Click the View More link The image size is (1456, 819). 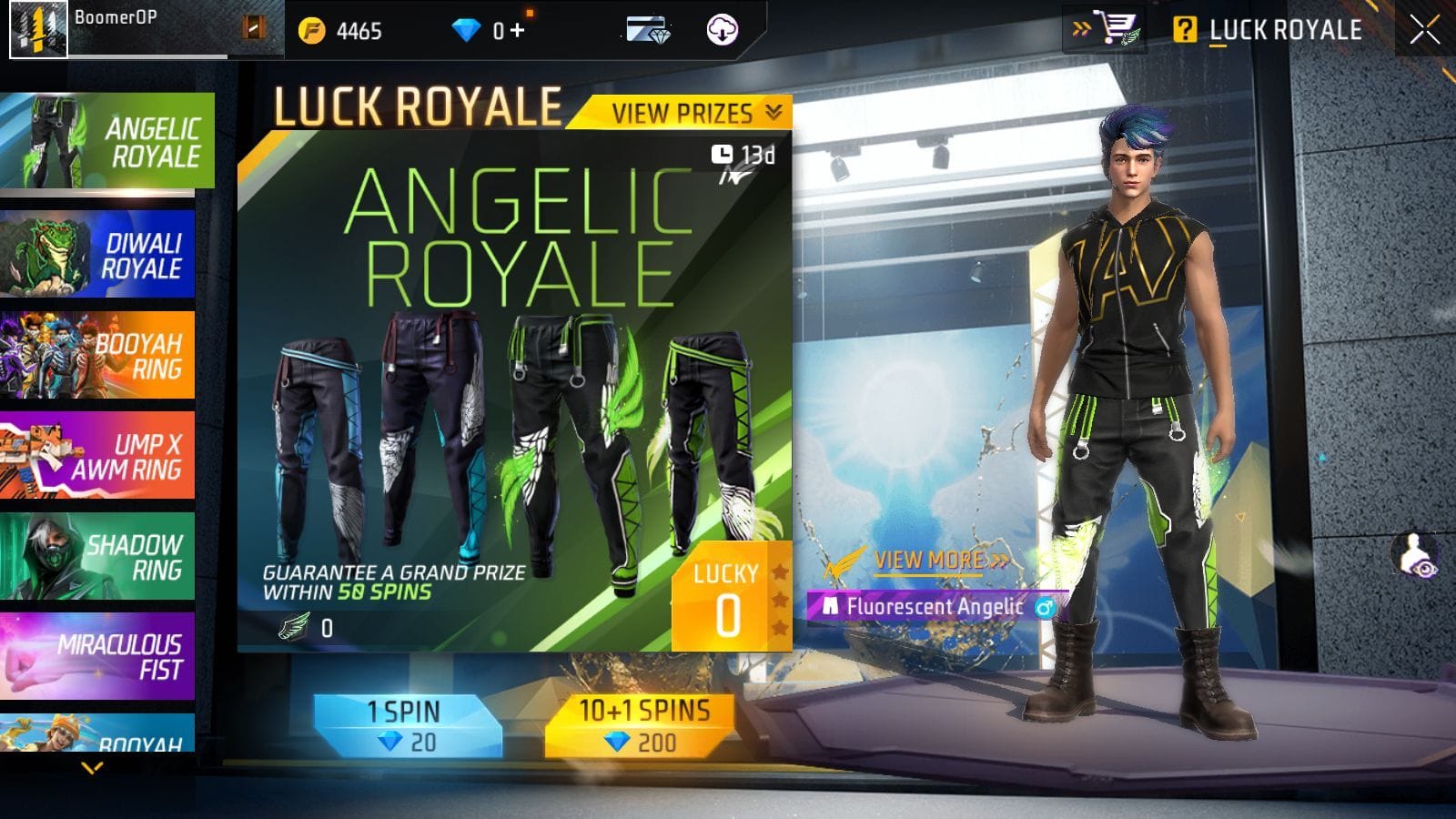[927, 561]
